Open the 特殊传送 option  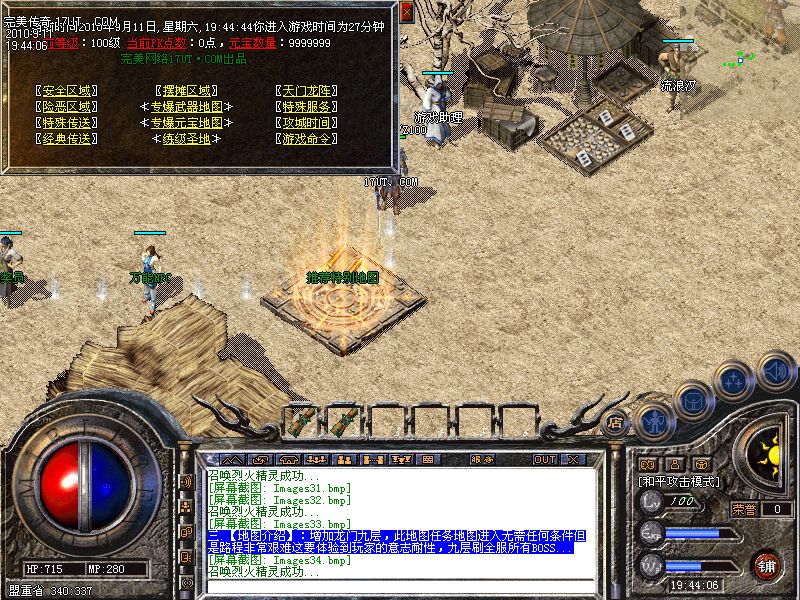click(67, 122)
